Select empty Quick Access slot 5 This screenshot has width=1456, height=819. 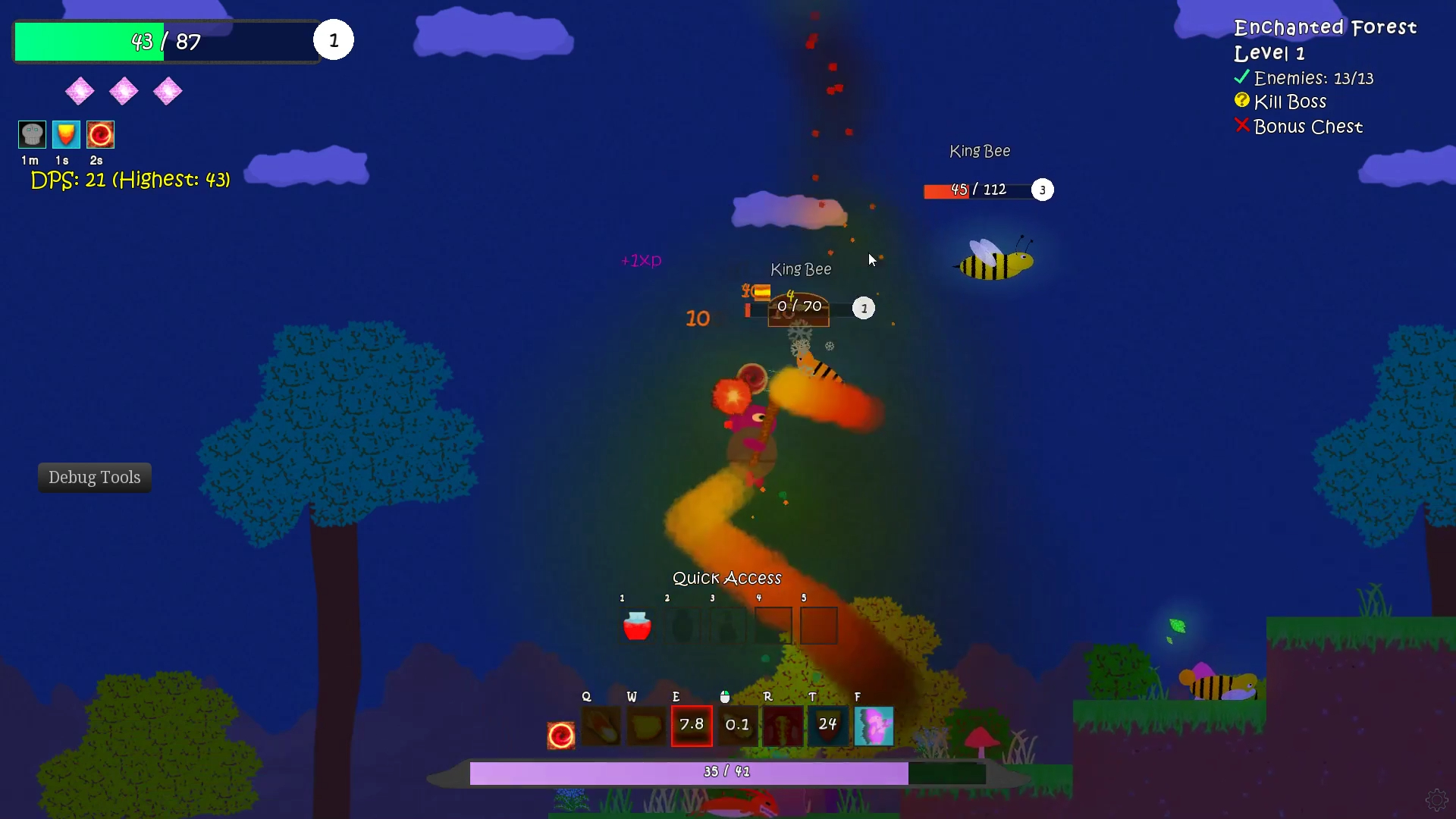click(x=818, y=626)
